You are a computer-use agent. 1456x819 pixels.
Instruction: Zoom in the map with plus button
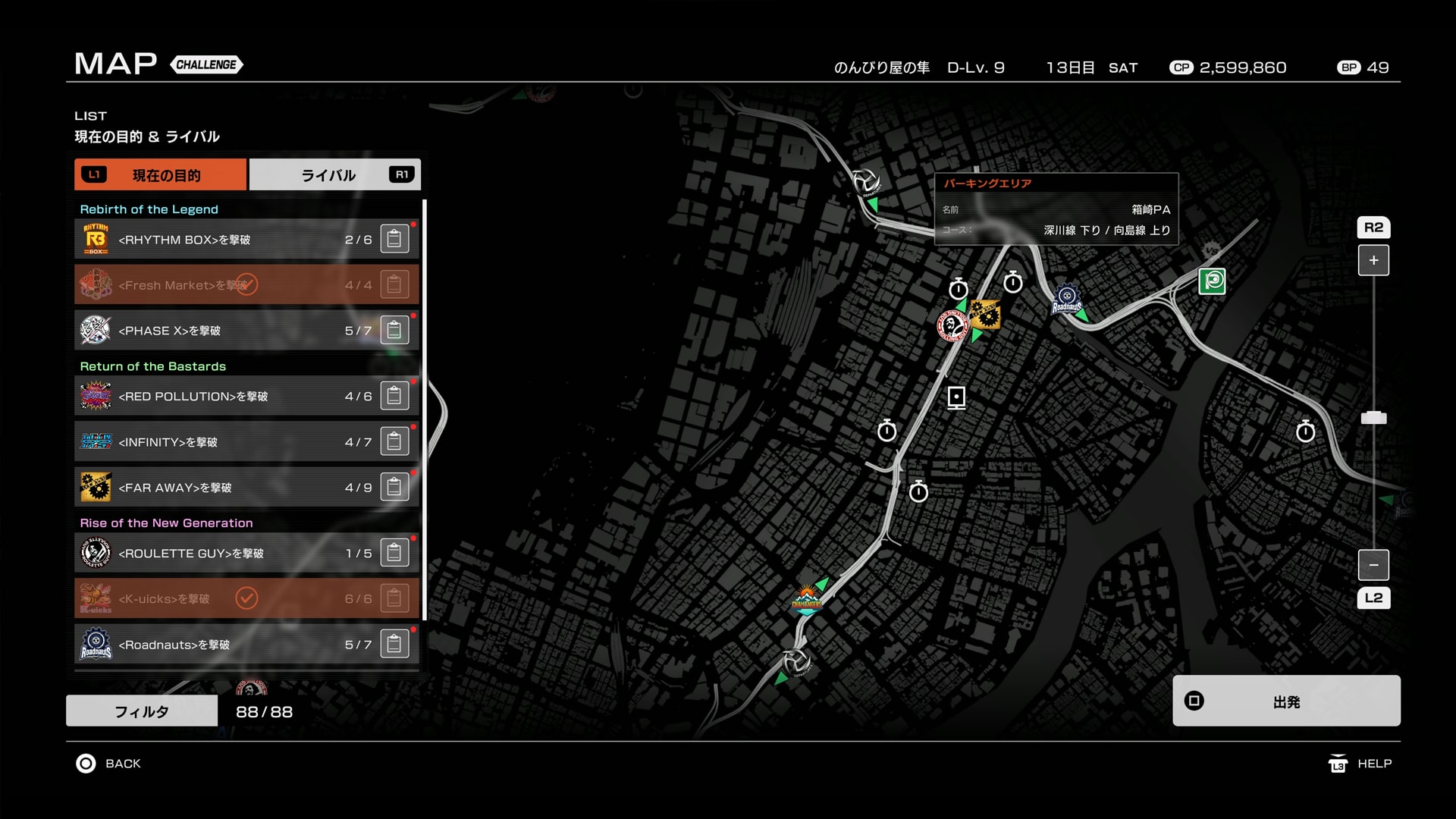[1373, 260]
